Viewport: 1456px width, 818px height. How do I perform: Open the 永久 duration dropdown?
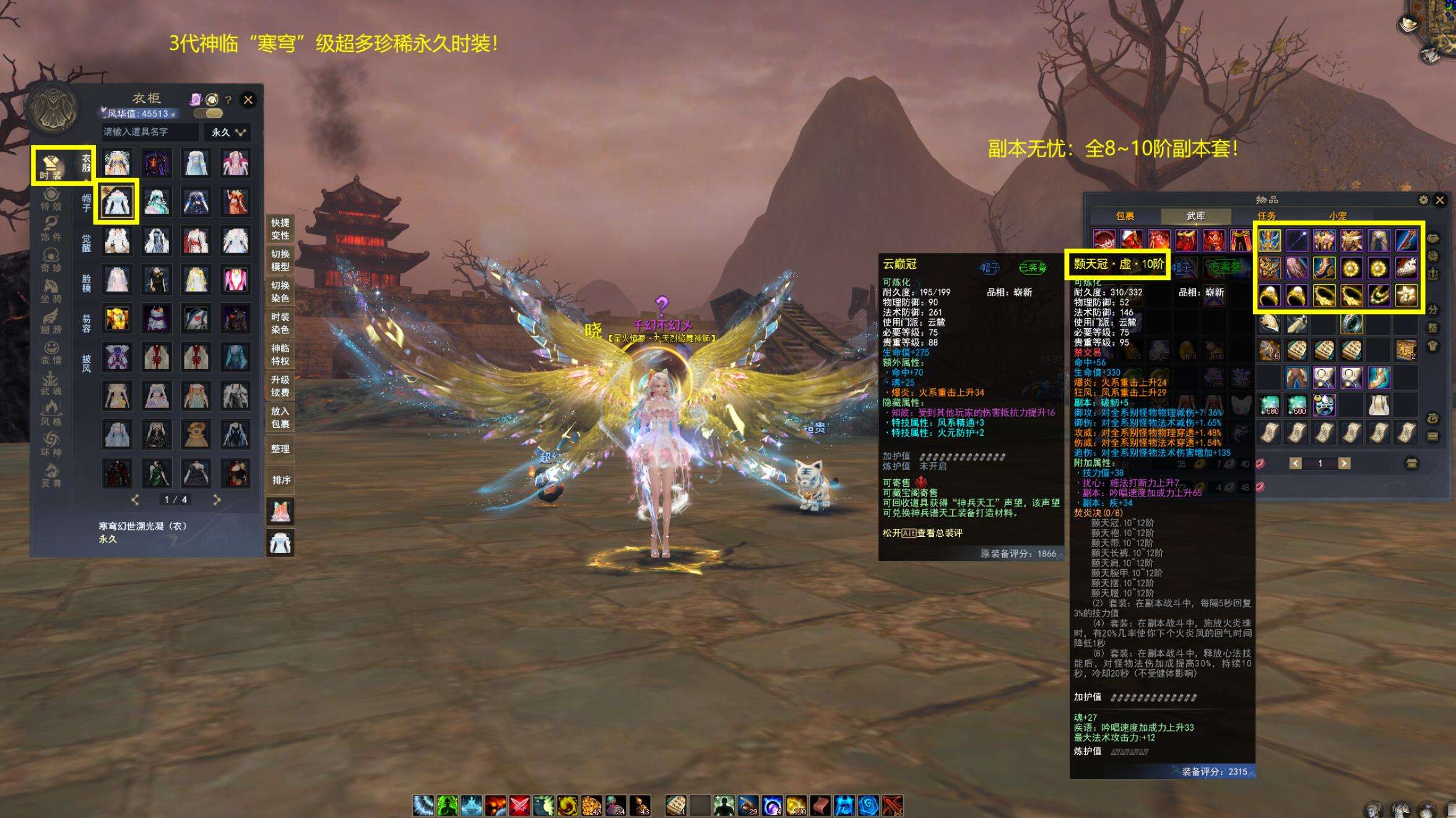pos(228,132)
